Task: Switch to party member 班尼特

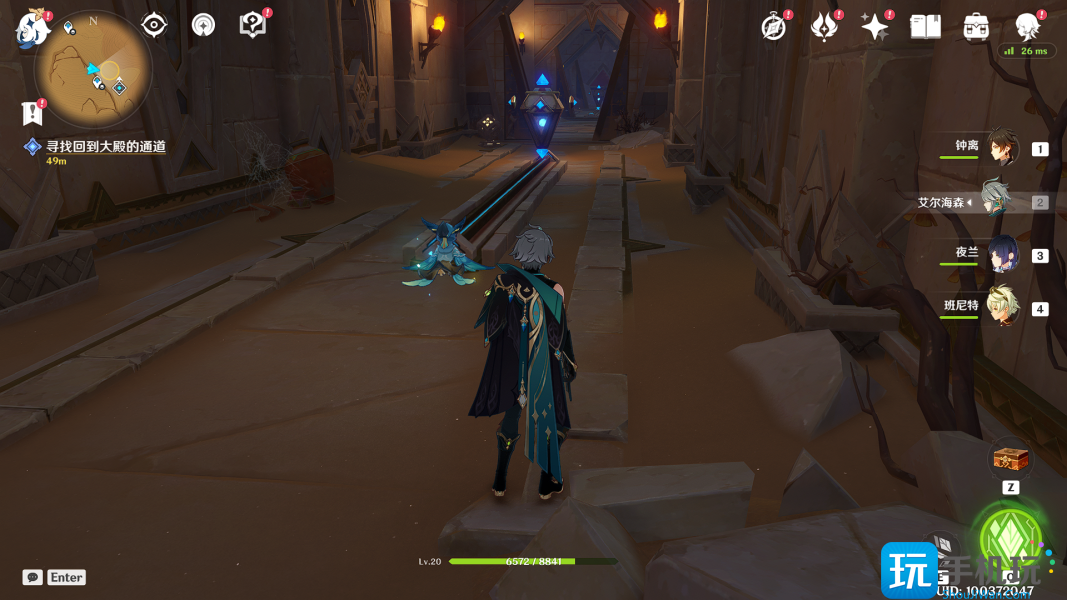Action: (x=1002, y=307)
